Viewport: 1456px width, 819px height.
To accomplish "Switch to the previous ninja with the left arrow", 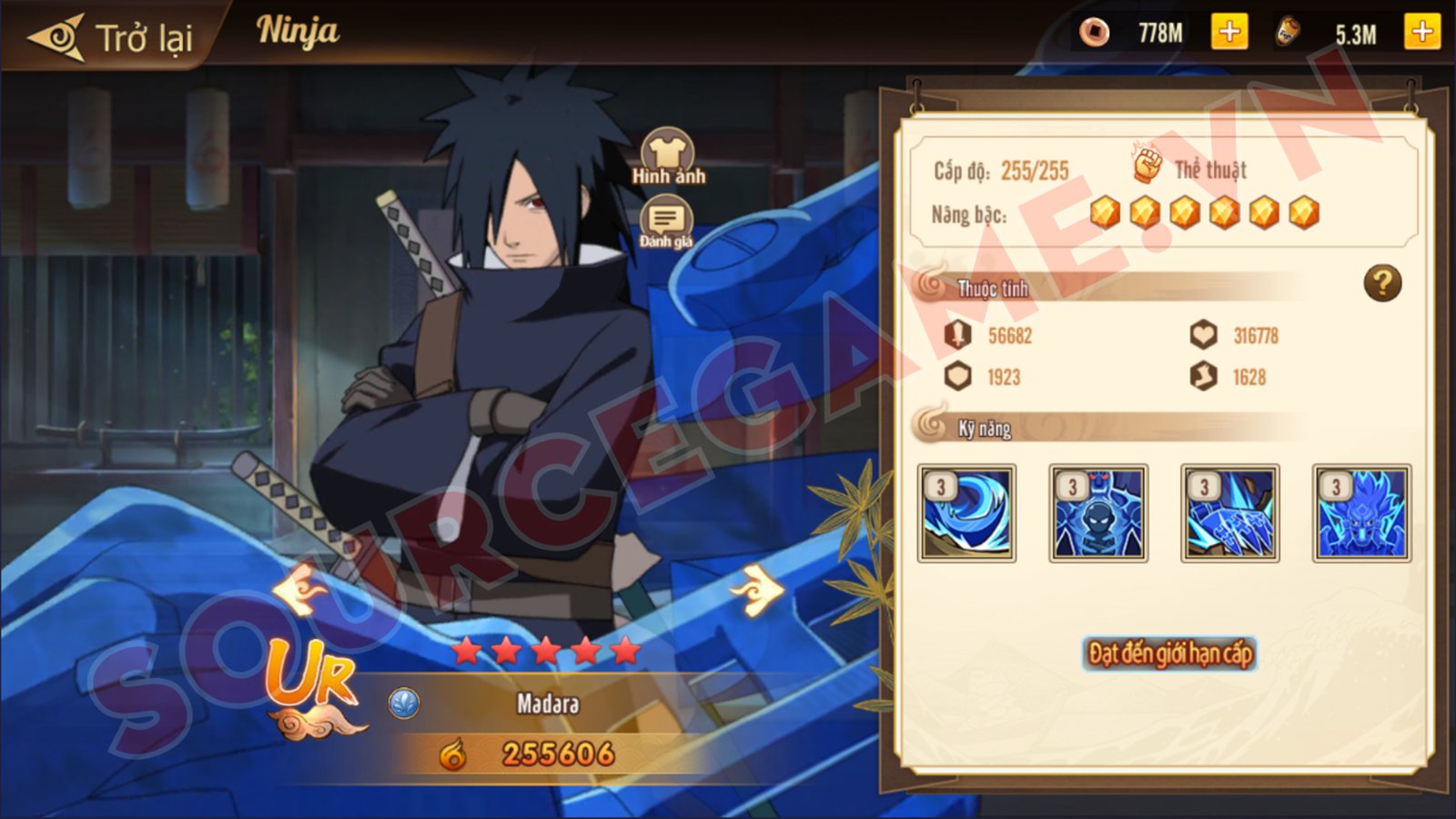I will (x=299, y=591).
